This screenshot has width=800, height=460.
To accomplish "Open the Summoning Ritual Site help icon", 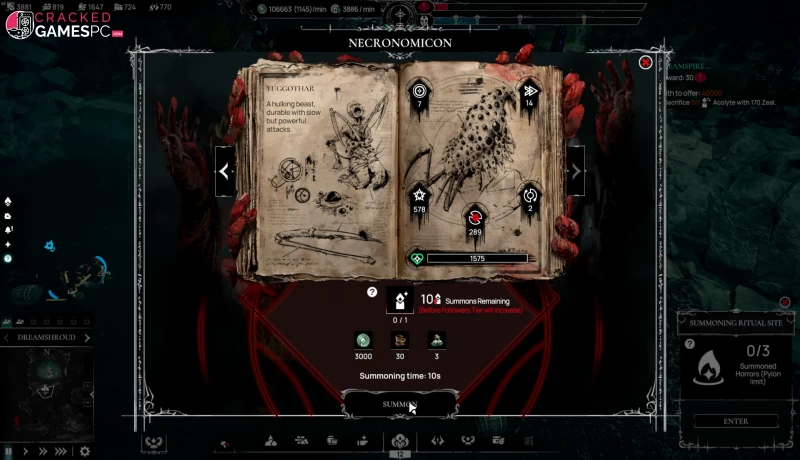I will click(x=690, y=344).
